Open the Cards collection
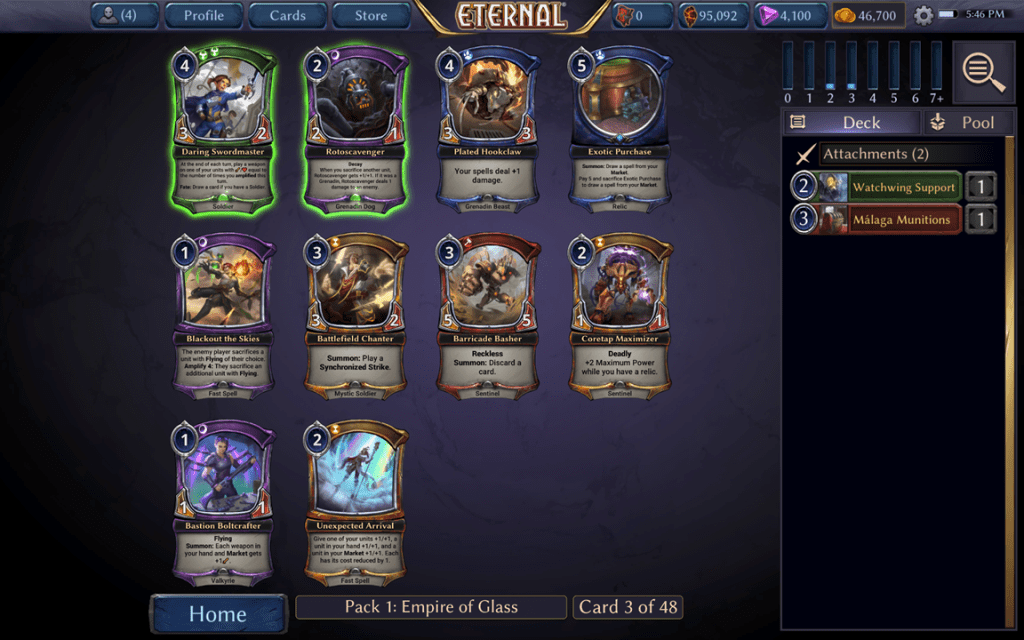This screenshot has height=640, width=1024. (287, 15)
